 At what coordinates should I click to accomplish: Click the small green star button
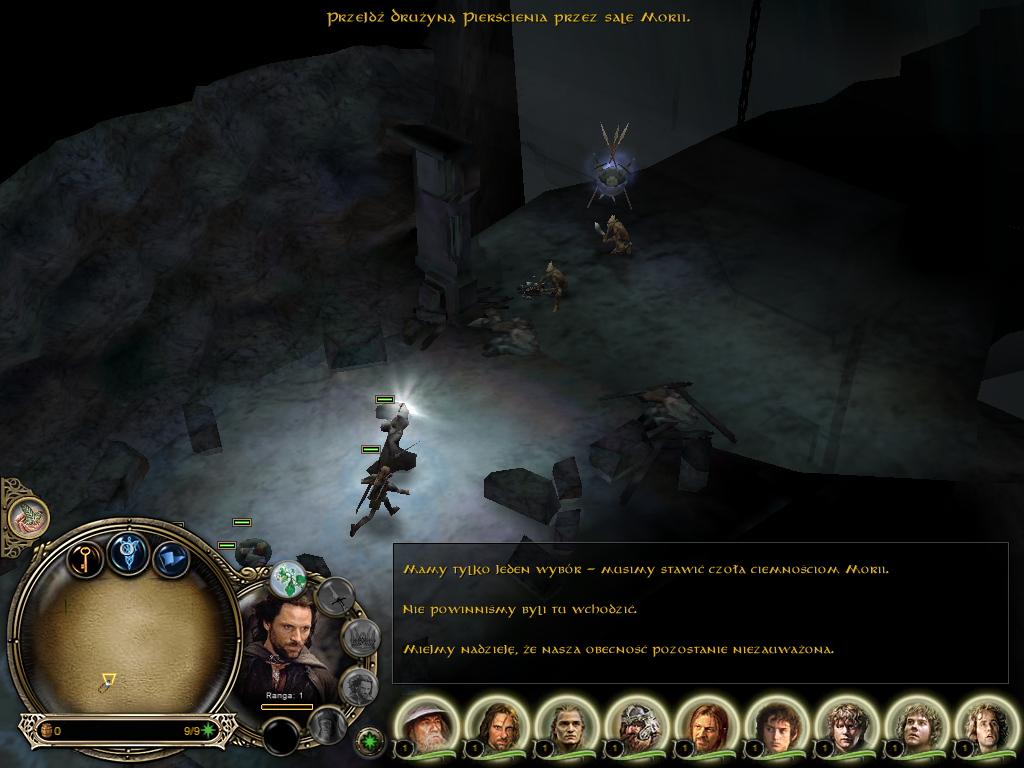pyautogui.click(x=370, y=742)
